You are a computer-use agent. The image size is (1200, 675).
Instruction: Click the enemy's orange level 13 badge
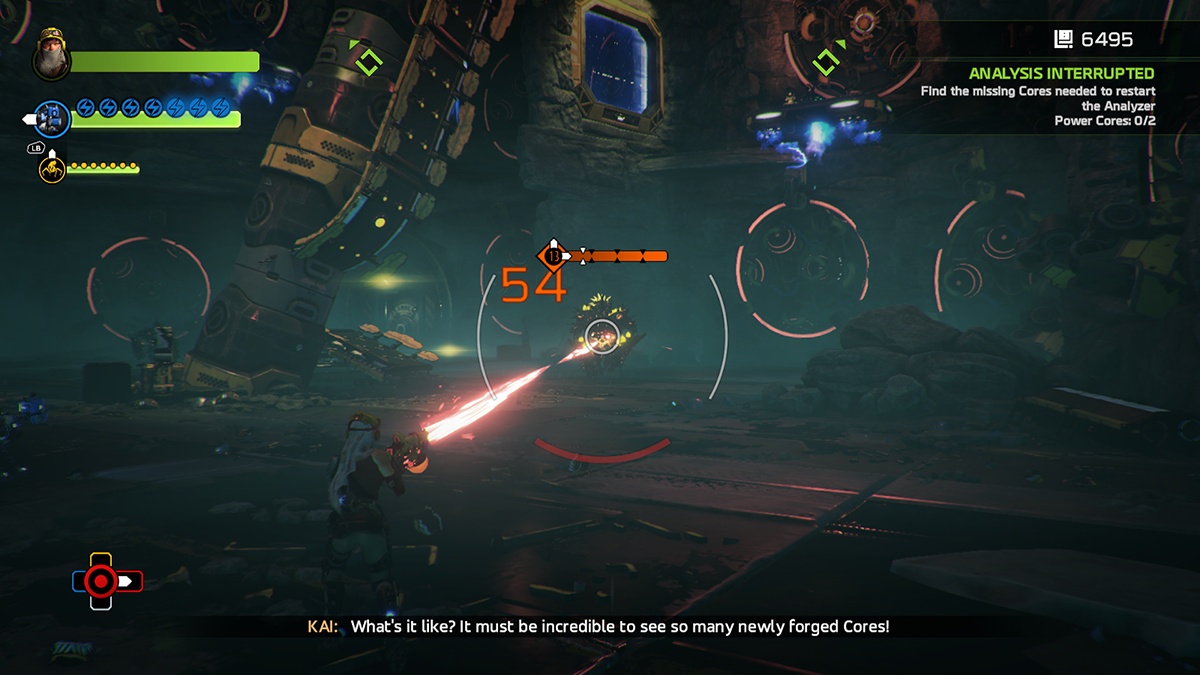(552, 256)
